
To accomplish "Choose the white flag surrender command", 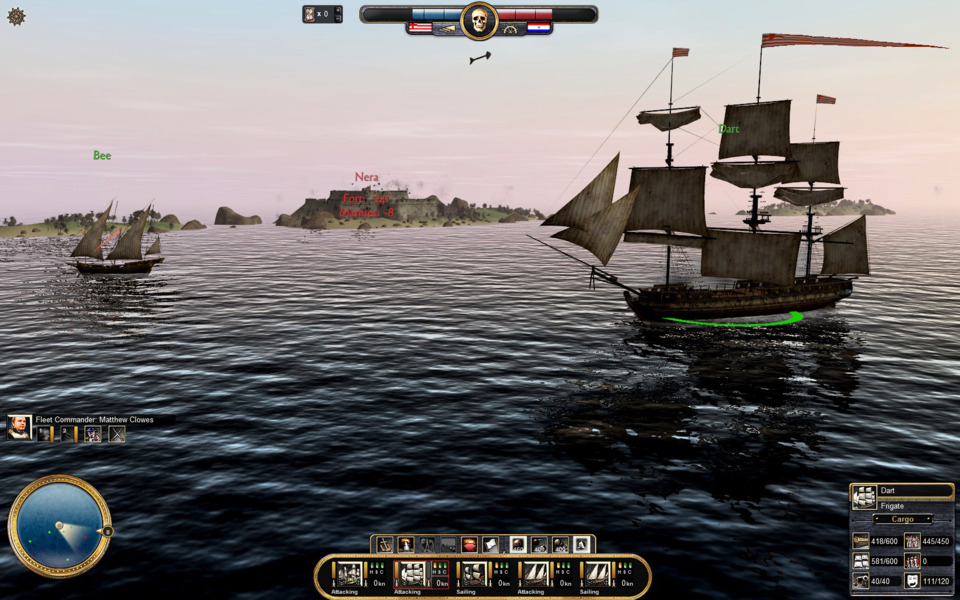I will [490, 545].
